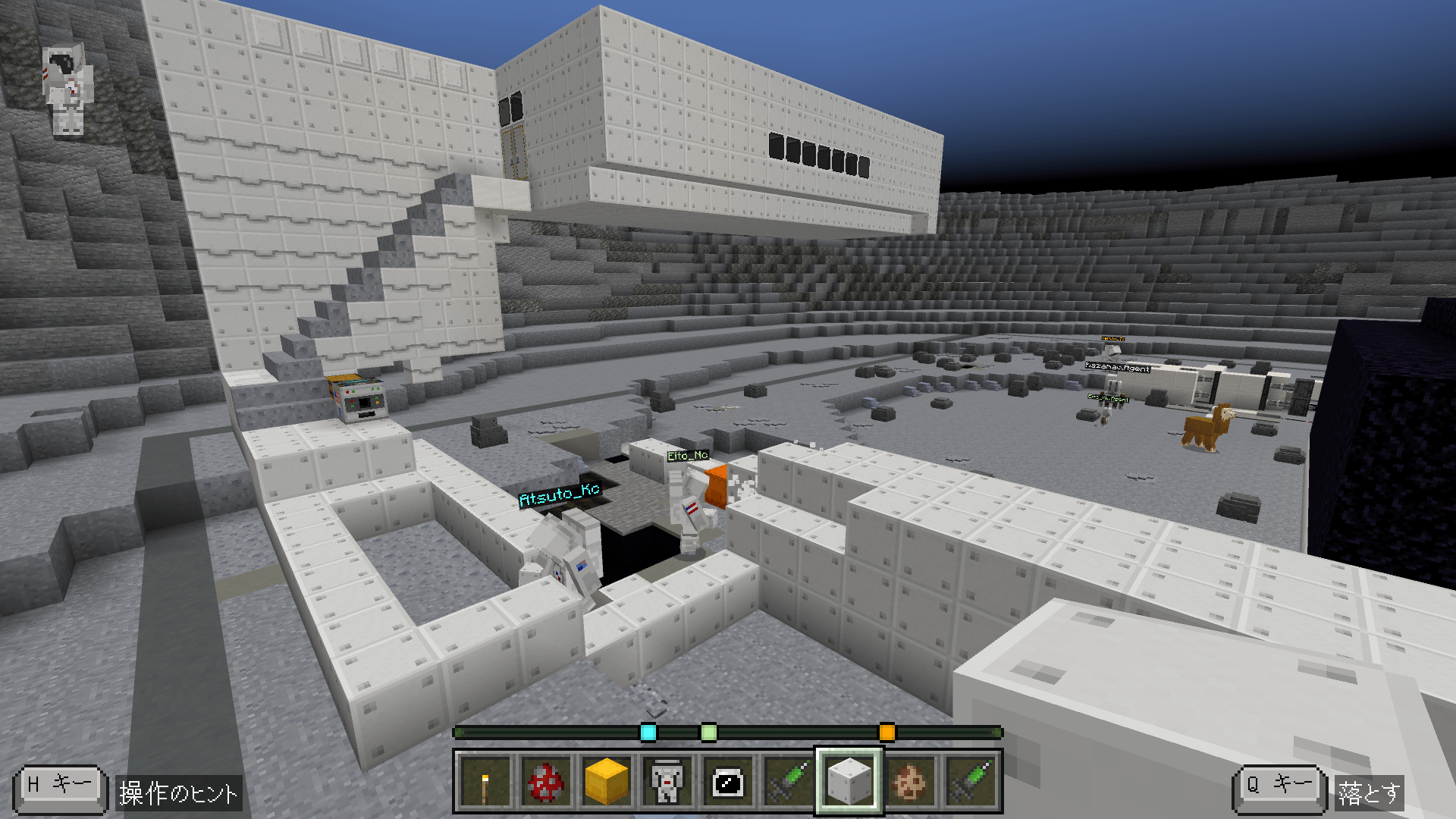Select the cookie hotbar slot
Screen dimensions: 1456x819
pos(910,781)
